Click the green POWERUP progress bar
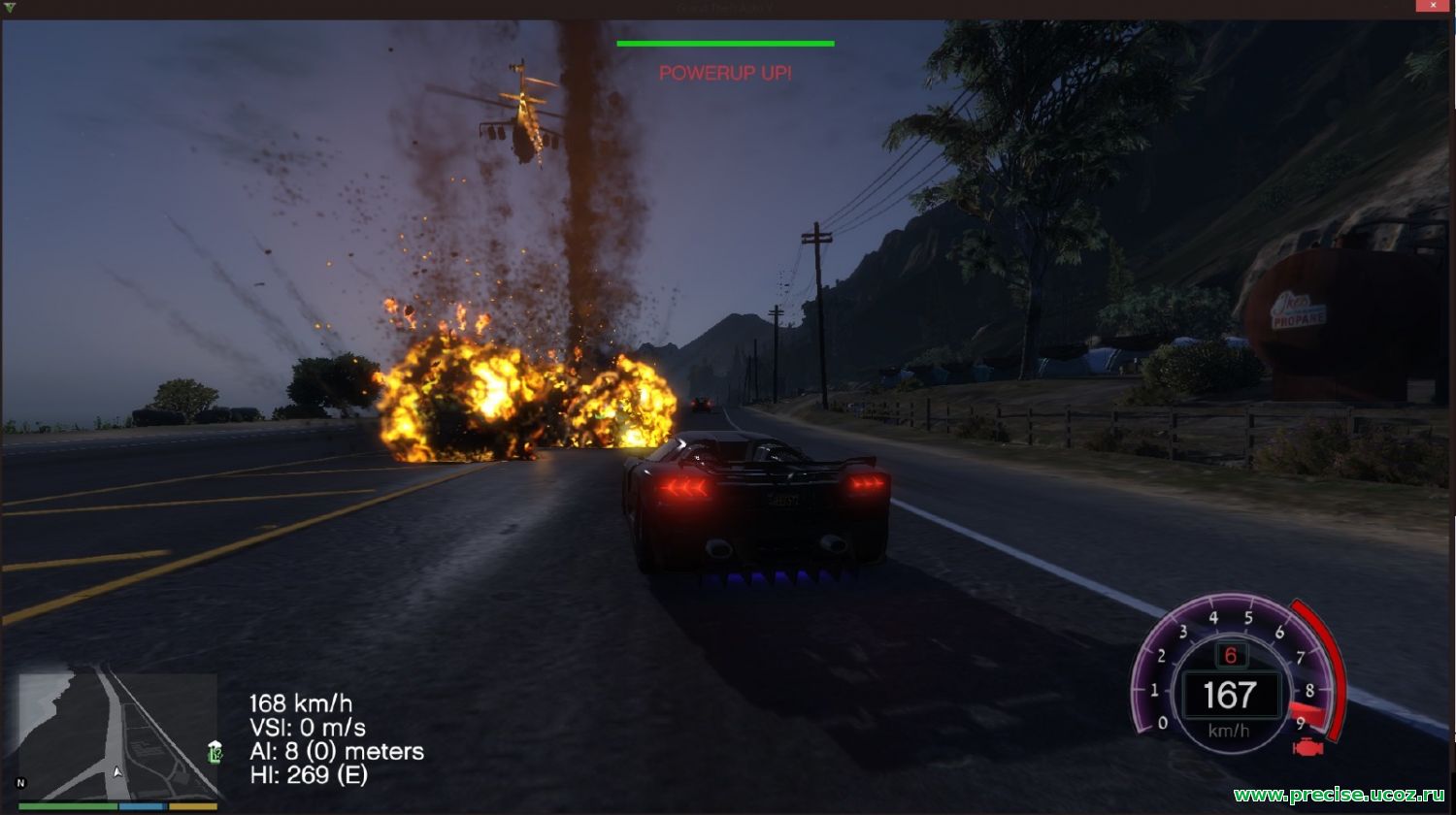Viewport: 1456px width, 815px height. point(724,43)
